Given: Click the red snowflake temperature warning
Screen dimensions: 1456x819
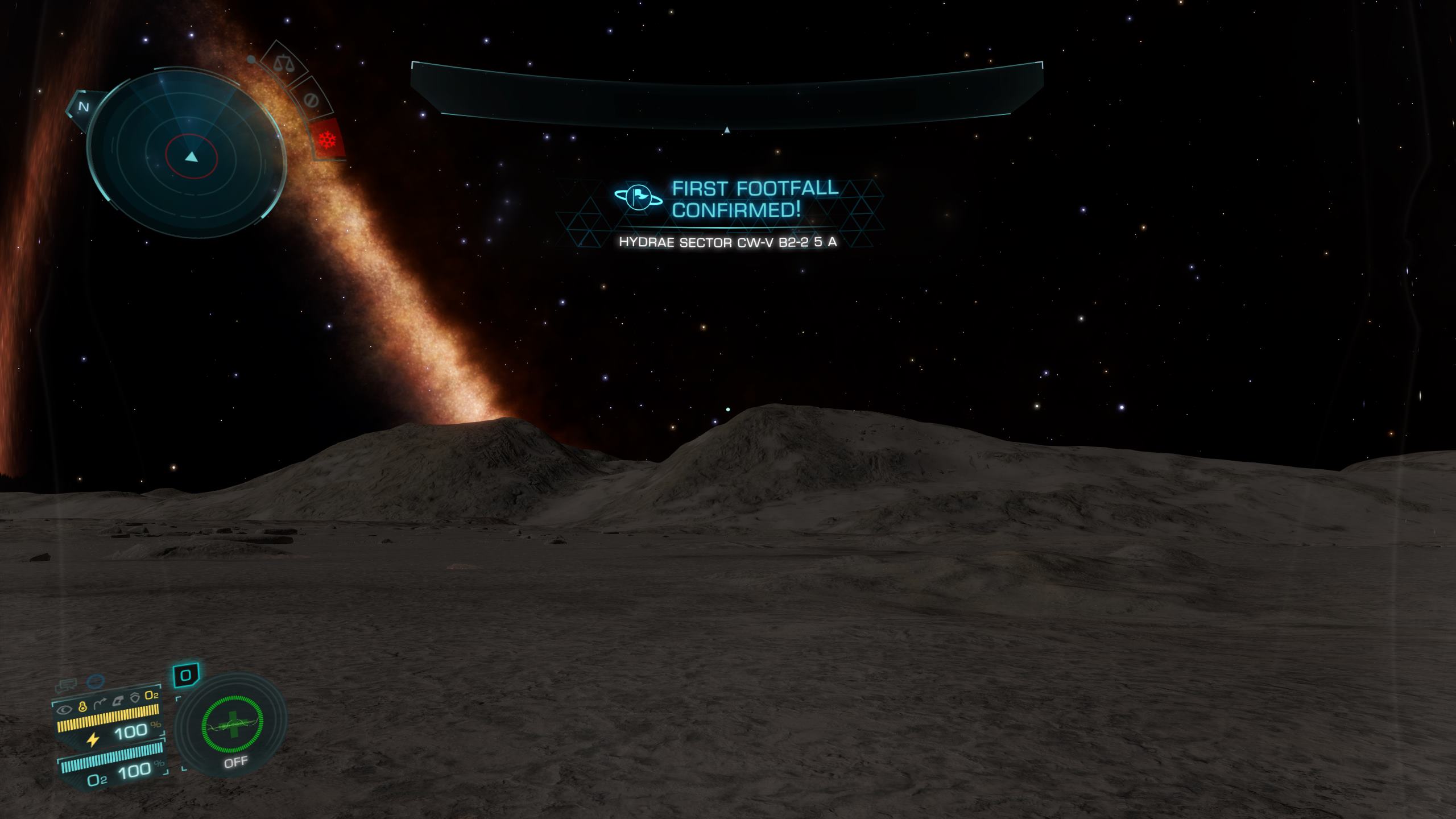Looking at the screenshot, I should point(328,139).
